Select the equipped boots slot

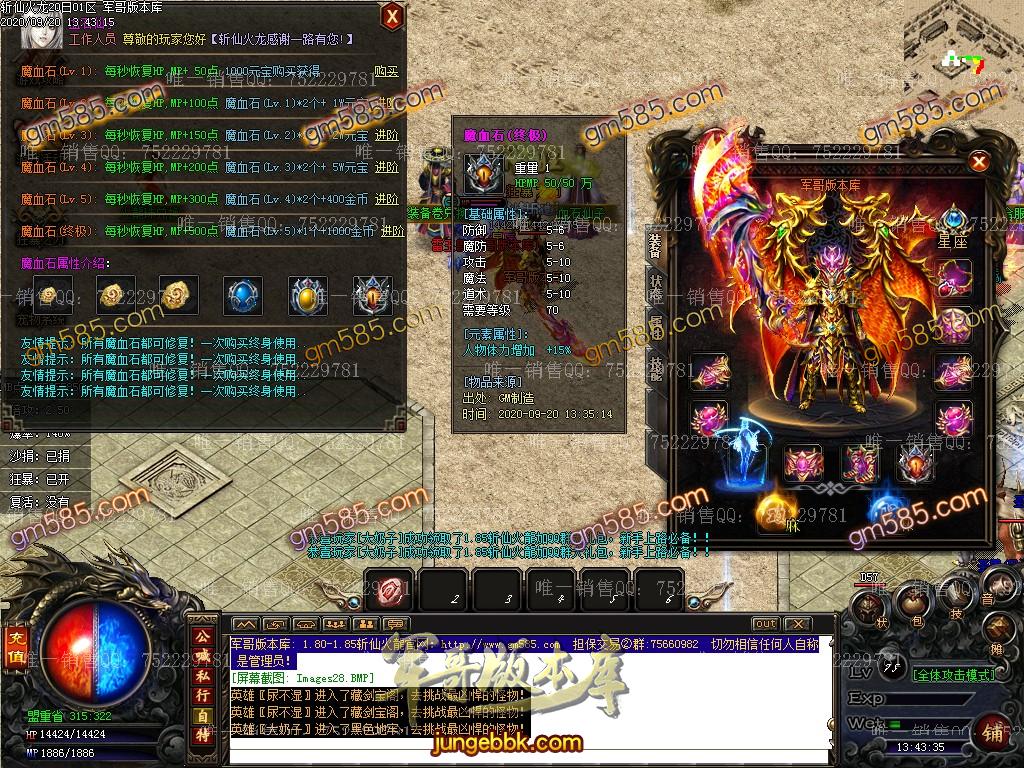click(x=859, y=464)
